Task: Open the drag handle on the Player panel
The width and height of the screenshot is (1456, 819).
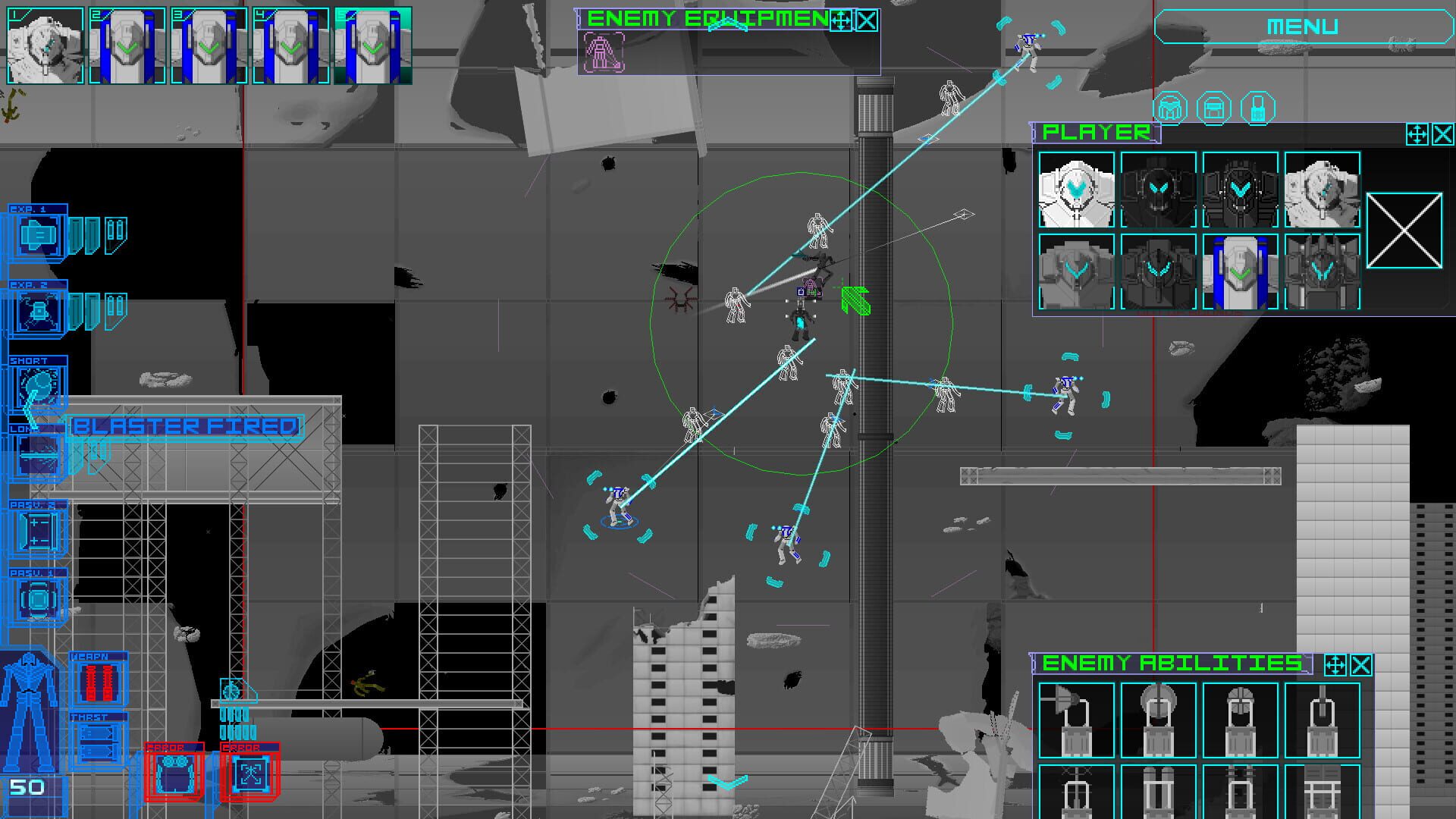Action: point(1419,135)
